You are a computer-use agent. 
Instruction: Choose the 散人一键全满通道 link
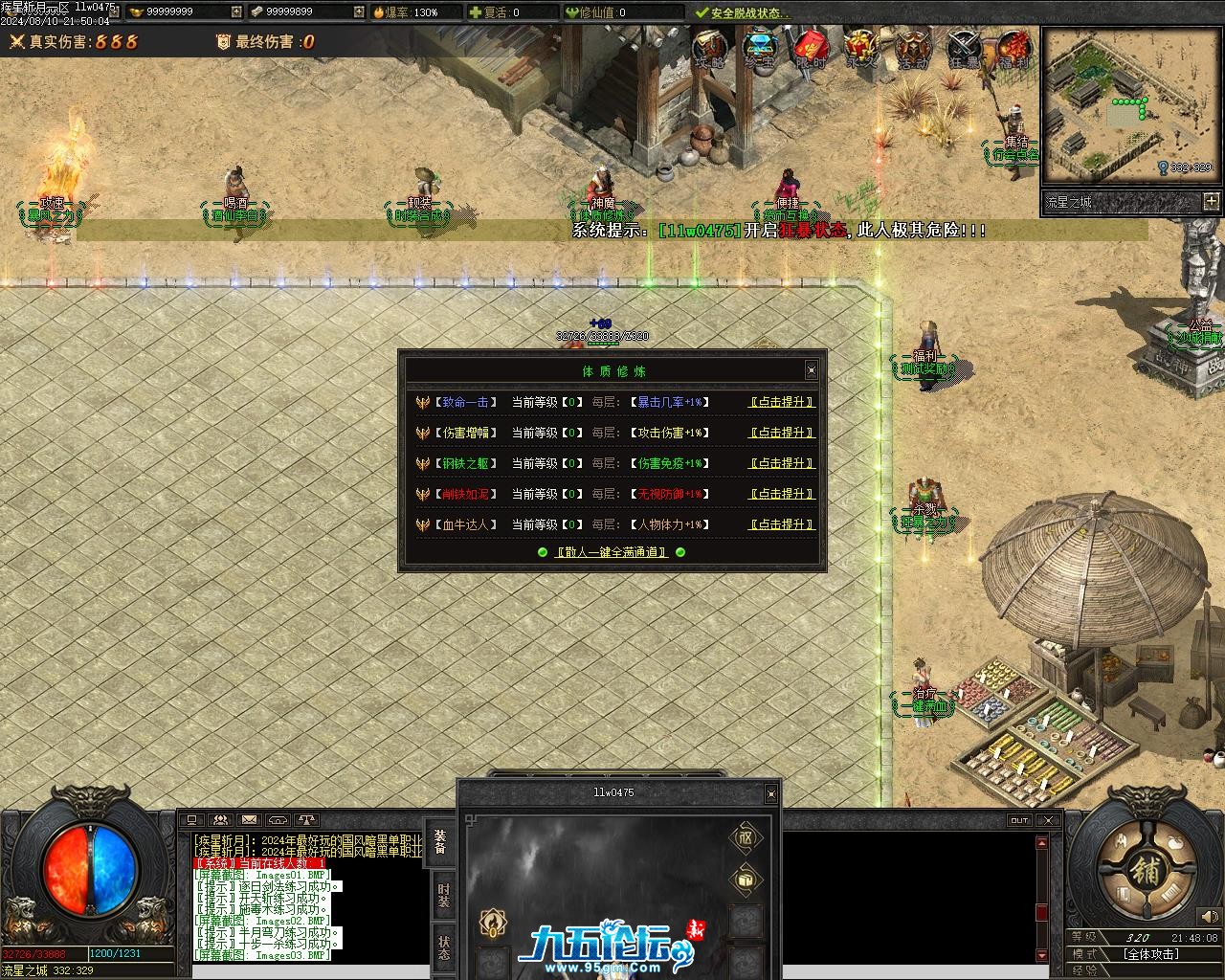tap(612, 552)
